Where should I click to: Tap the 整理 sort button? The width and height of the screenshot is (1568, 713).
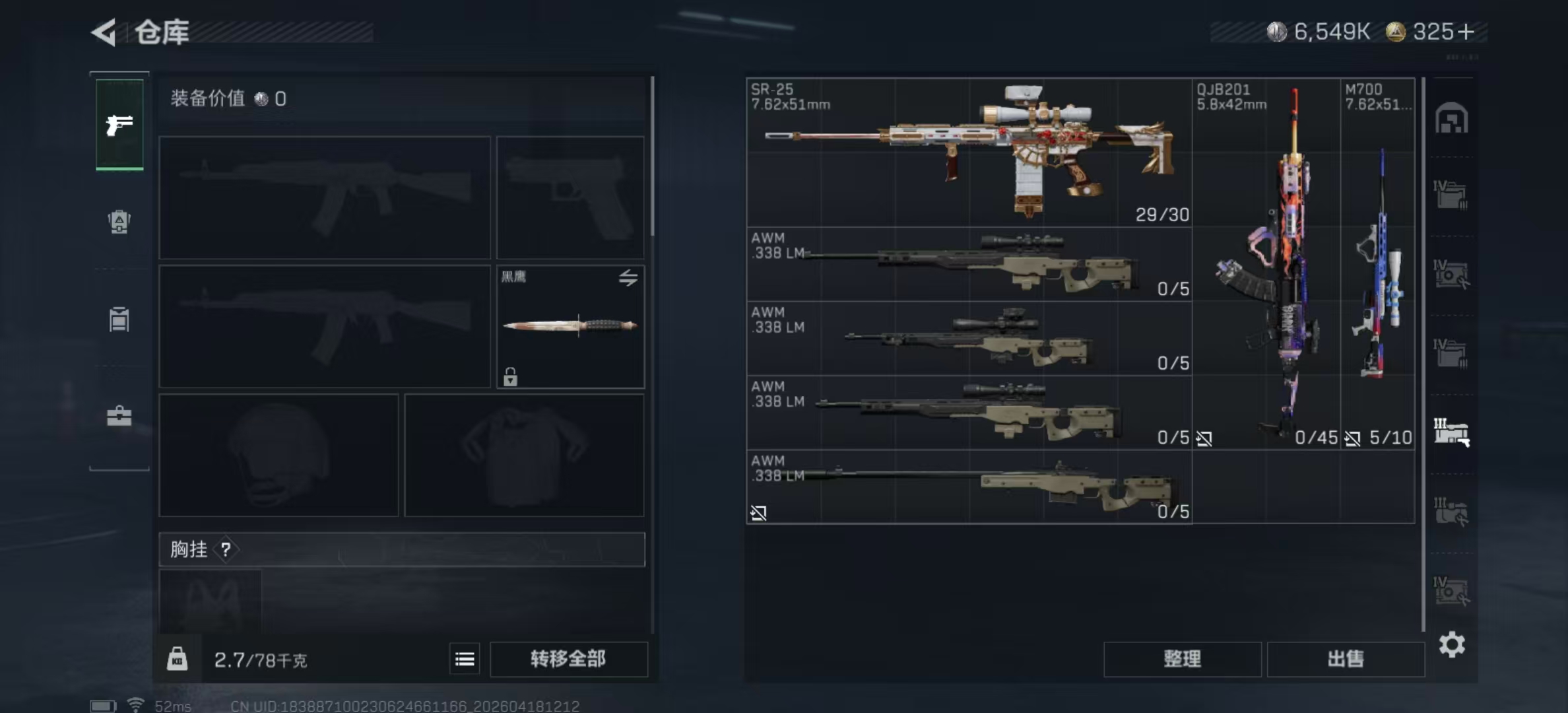(1182, 658)
